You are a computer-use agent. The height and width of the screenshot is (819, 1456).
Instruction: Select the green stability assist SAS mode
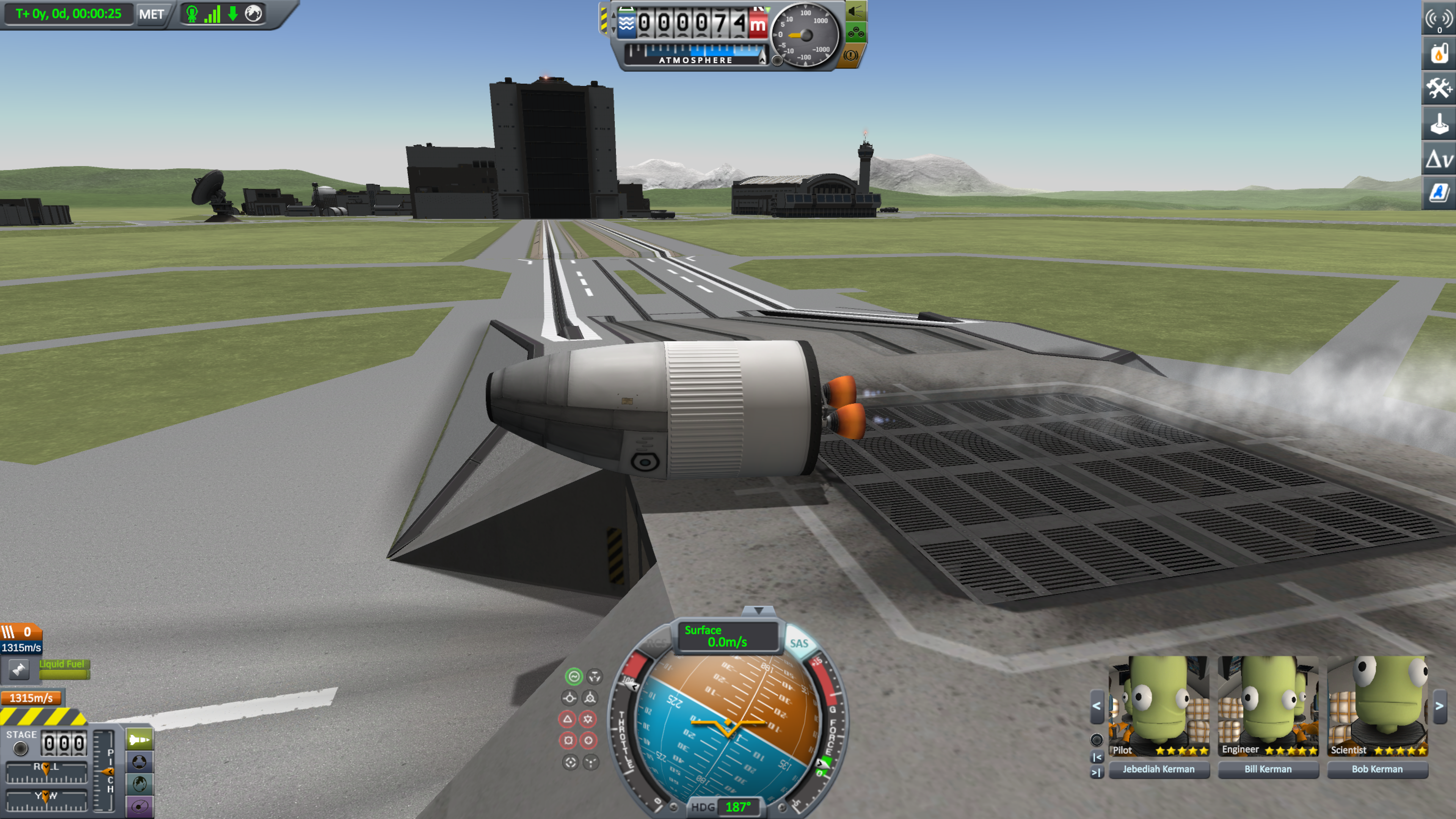(574, 676)
